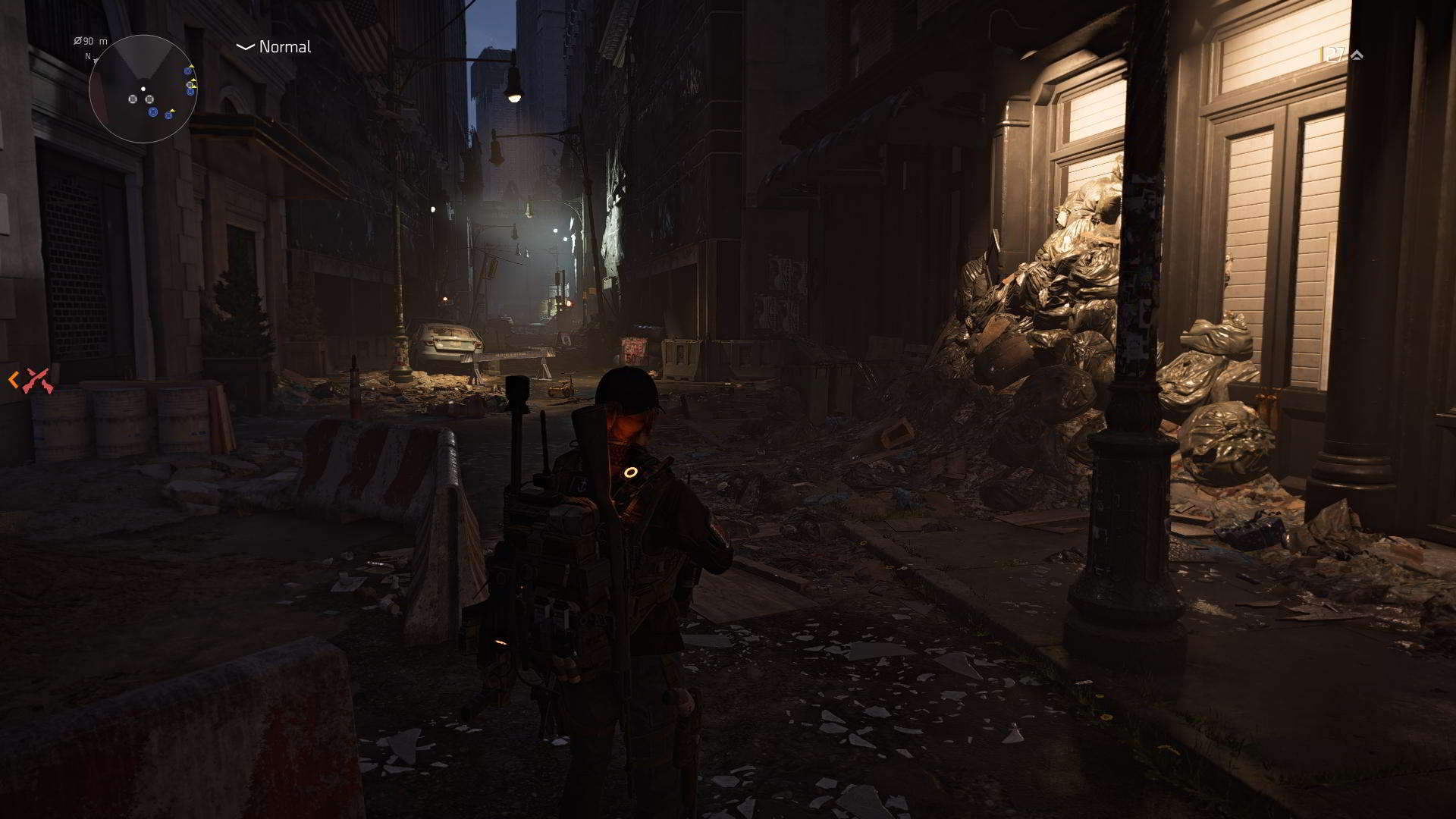Select the yellow triangle objective marker on minimap
The height and width of the screenshot is (819, 1456).
point(191,67)
